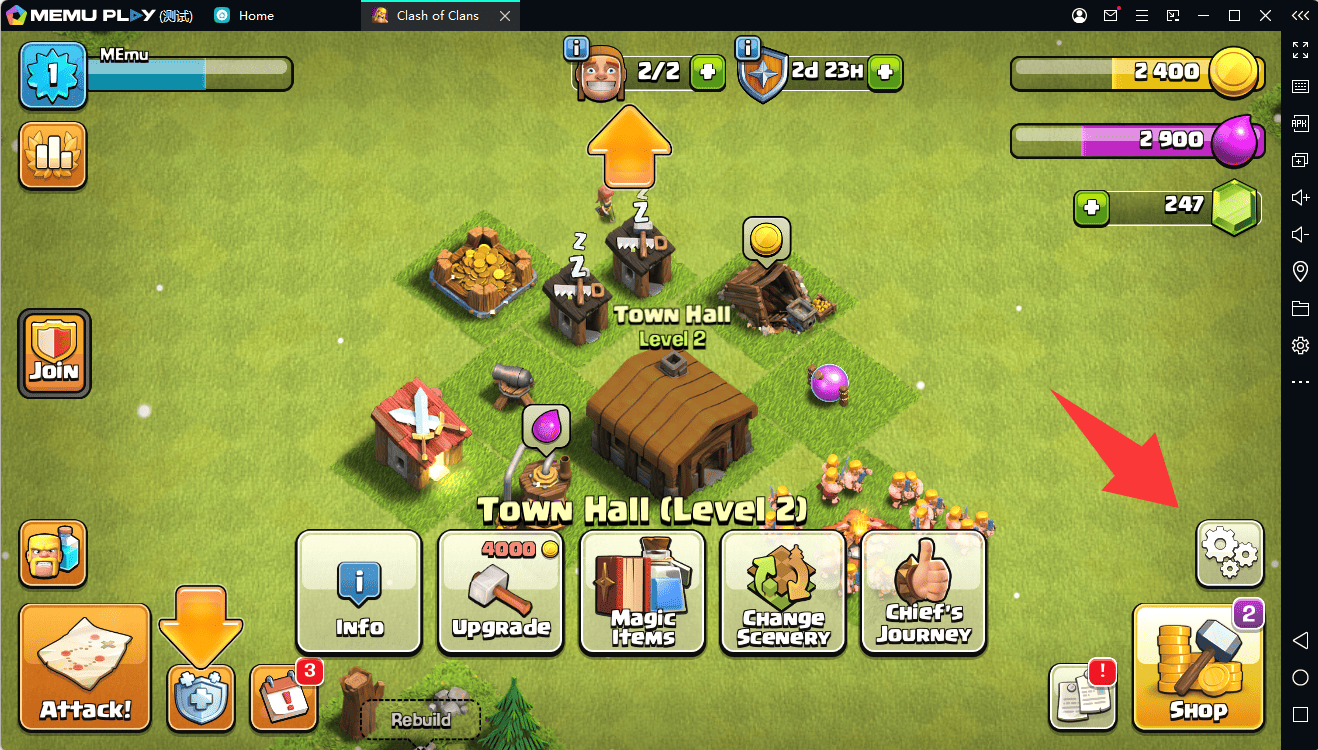Open the news notes icon

pyautogui.click(x=1082, y=696)
